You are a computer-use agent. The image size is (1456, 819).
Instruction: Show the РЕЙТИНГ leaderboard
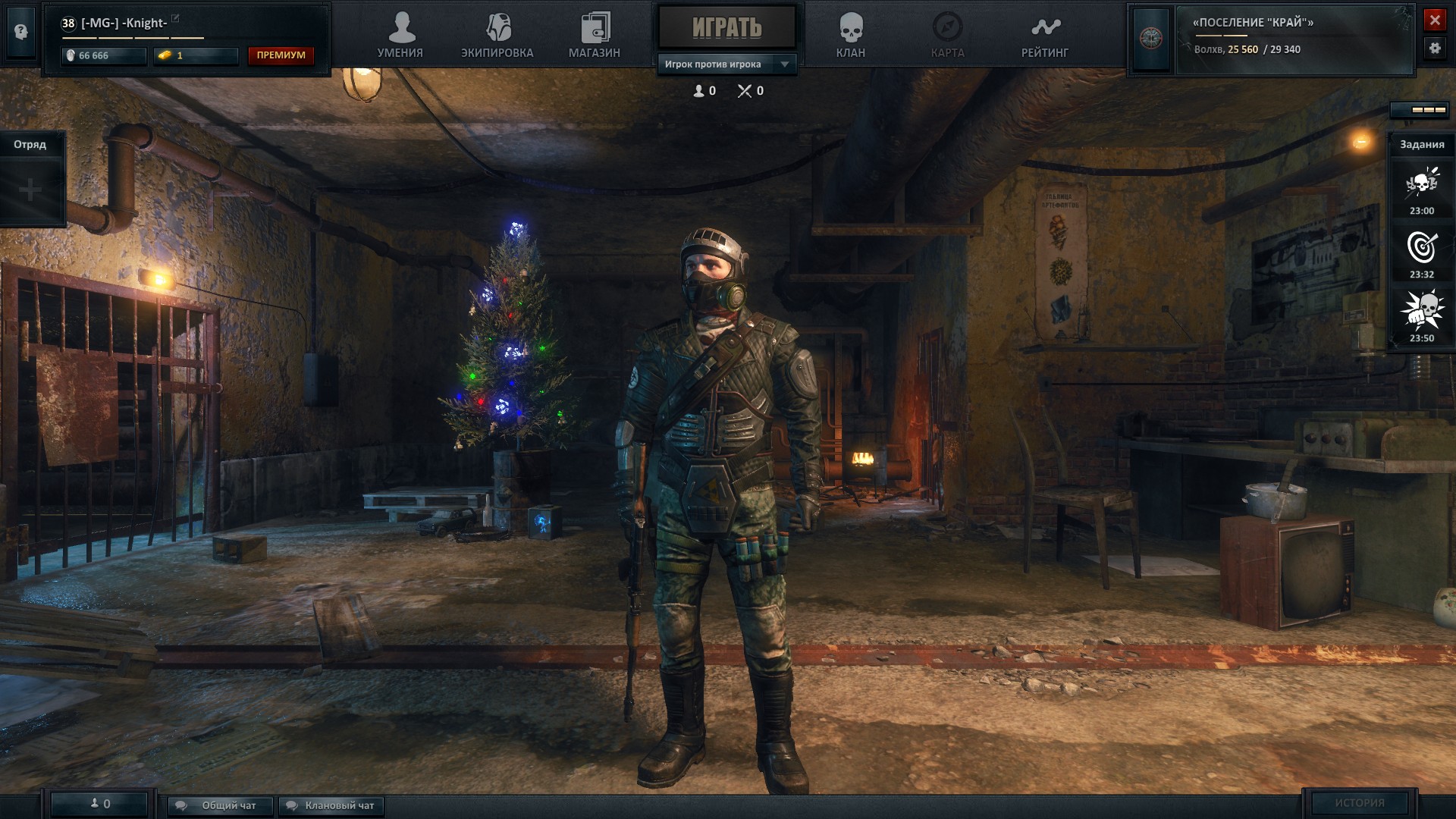pos(1045,36)
